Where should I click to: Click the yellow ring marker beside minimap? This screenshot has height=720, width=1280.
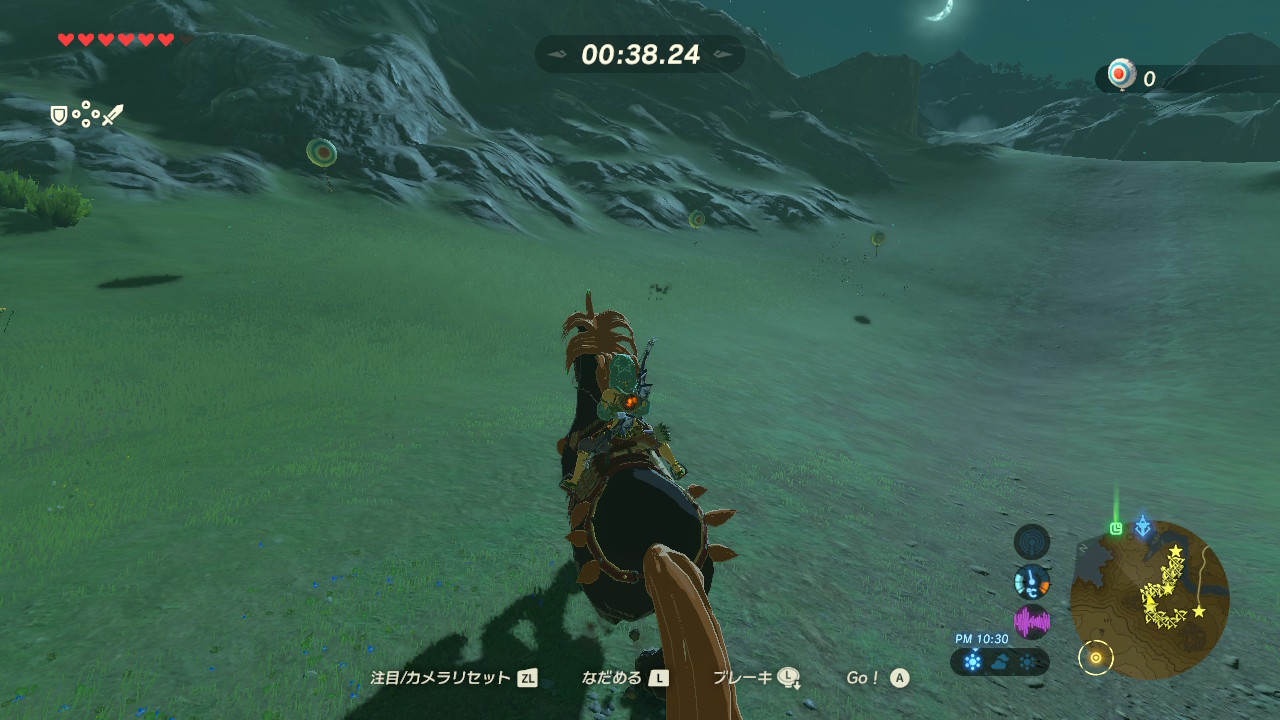(1096, 657)
